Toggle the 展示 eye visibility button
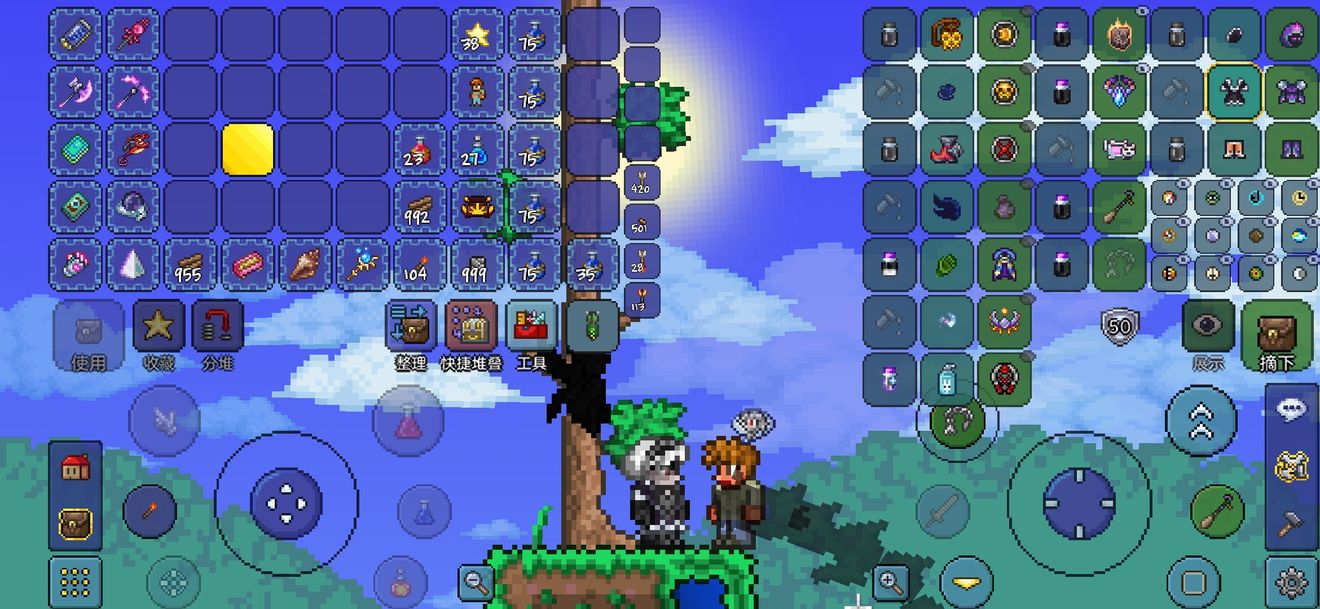The width and height of the screenshot is (1320, 609). click(1208, 326)
